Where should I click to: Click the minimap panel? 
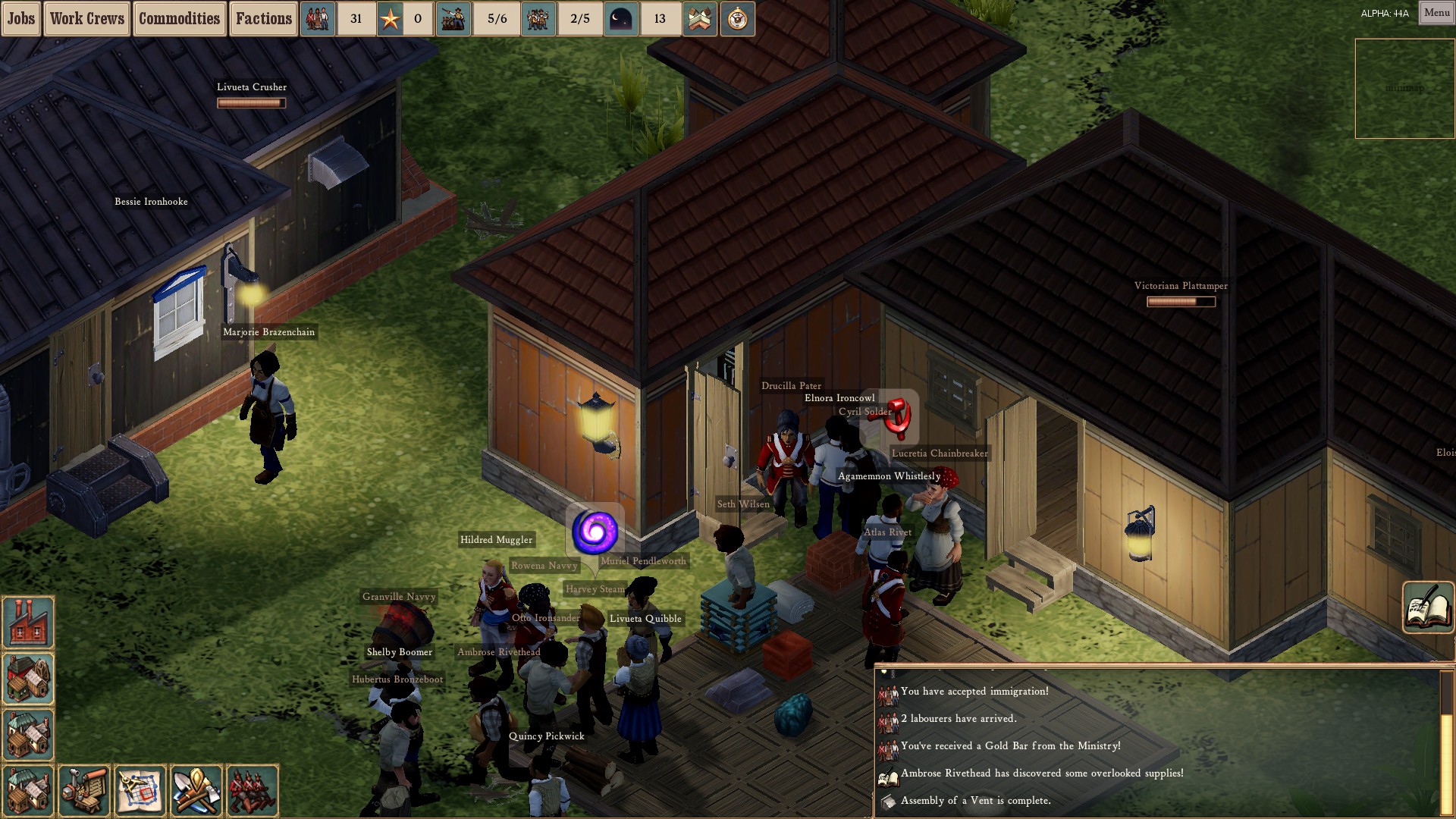point(1404,89)
